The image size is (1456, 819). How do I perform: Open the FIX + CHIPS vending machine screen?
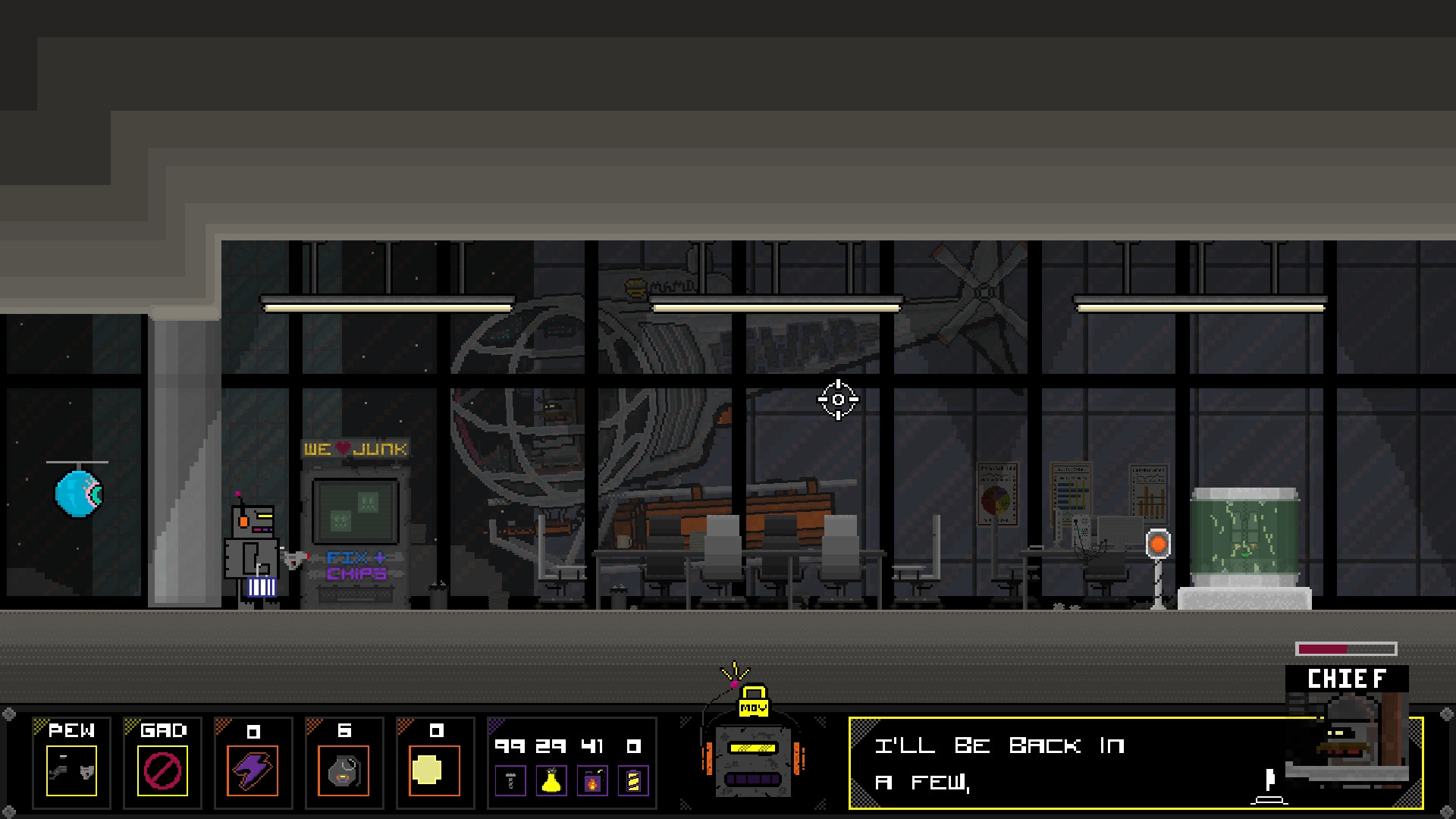point(355,512)
